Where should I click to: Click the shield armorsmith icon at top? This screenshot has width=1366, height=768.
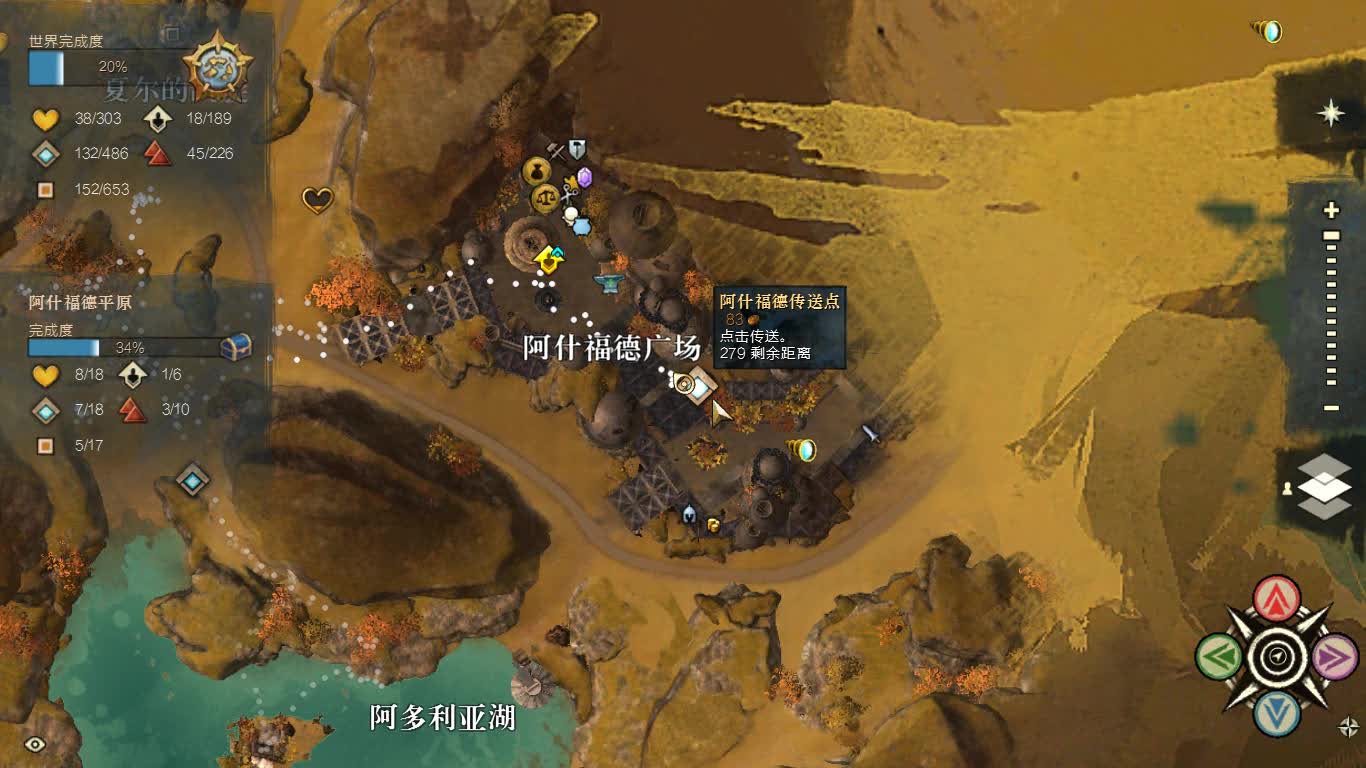[576, 147]
